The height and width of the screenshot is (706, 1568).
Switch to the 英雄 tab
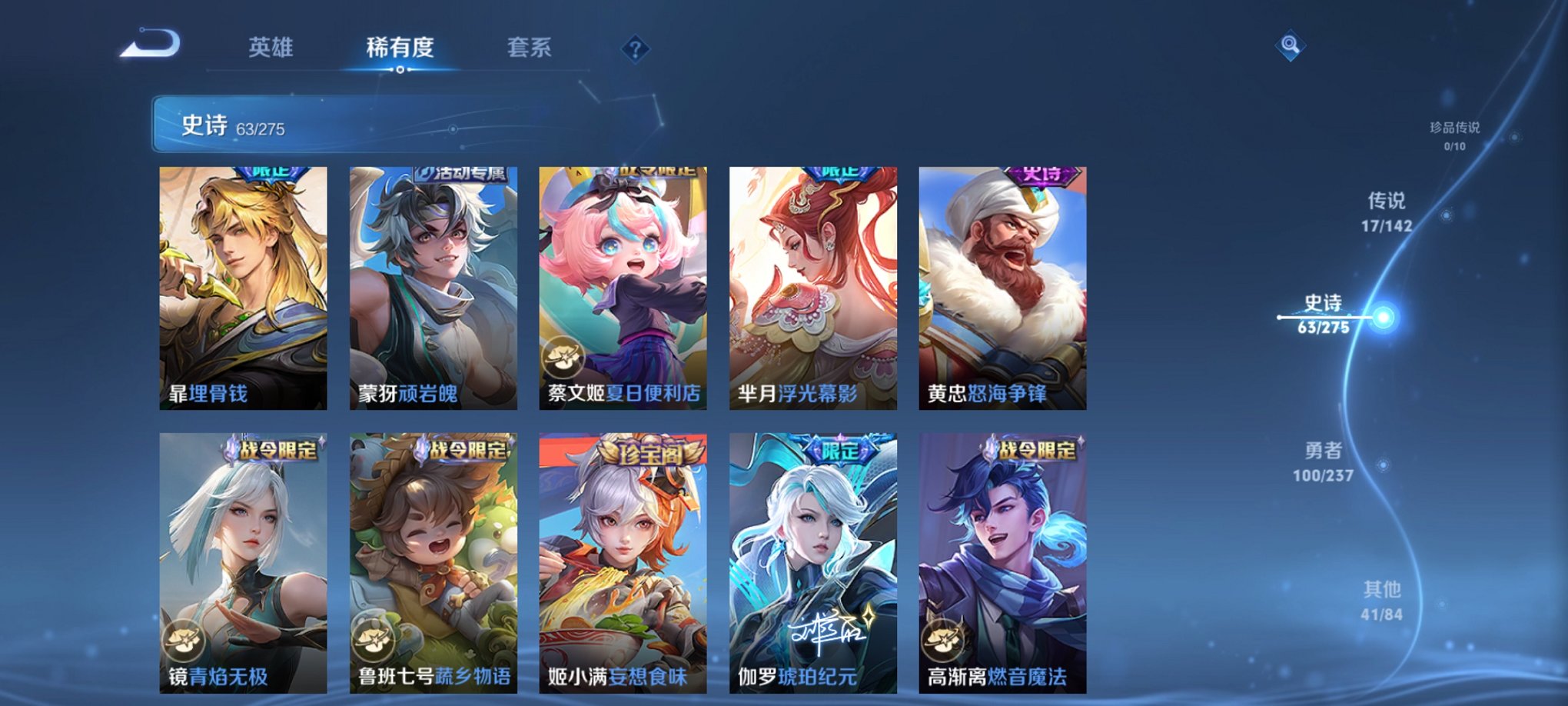coord(271,48)
